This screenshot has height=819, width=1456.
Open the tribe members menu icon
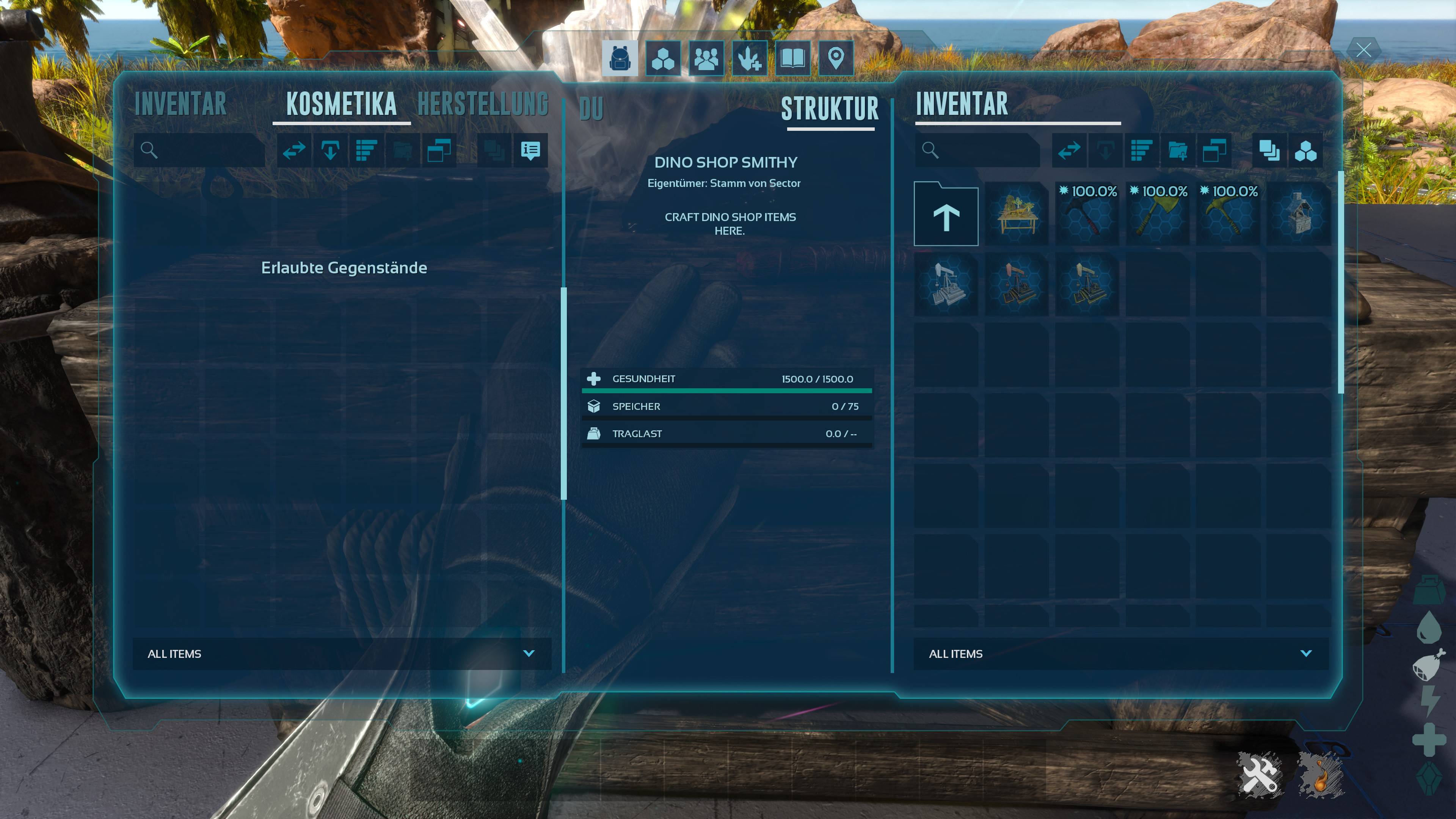tap(706, 58)
